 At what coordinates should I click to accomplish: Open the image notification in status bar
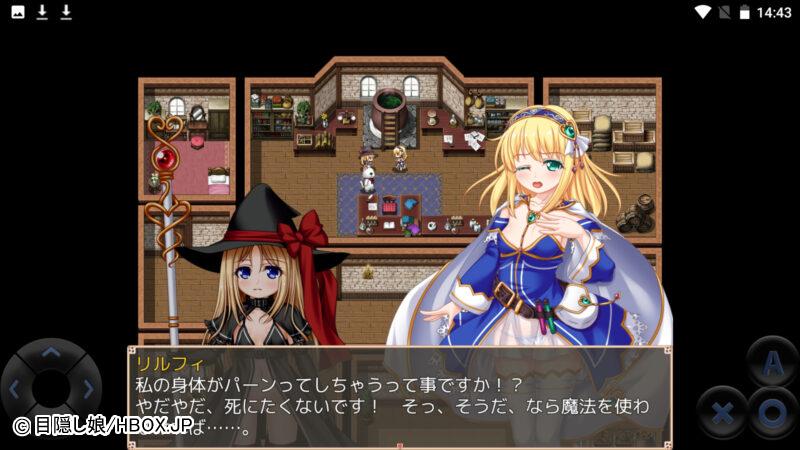[x=18, y=12]
